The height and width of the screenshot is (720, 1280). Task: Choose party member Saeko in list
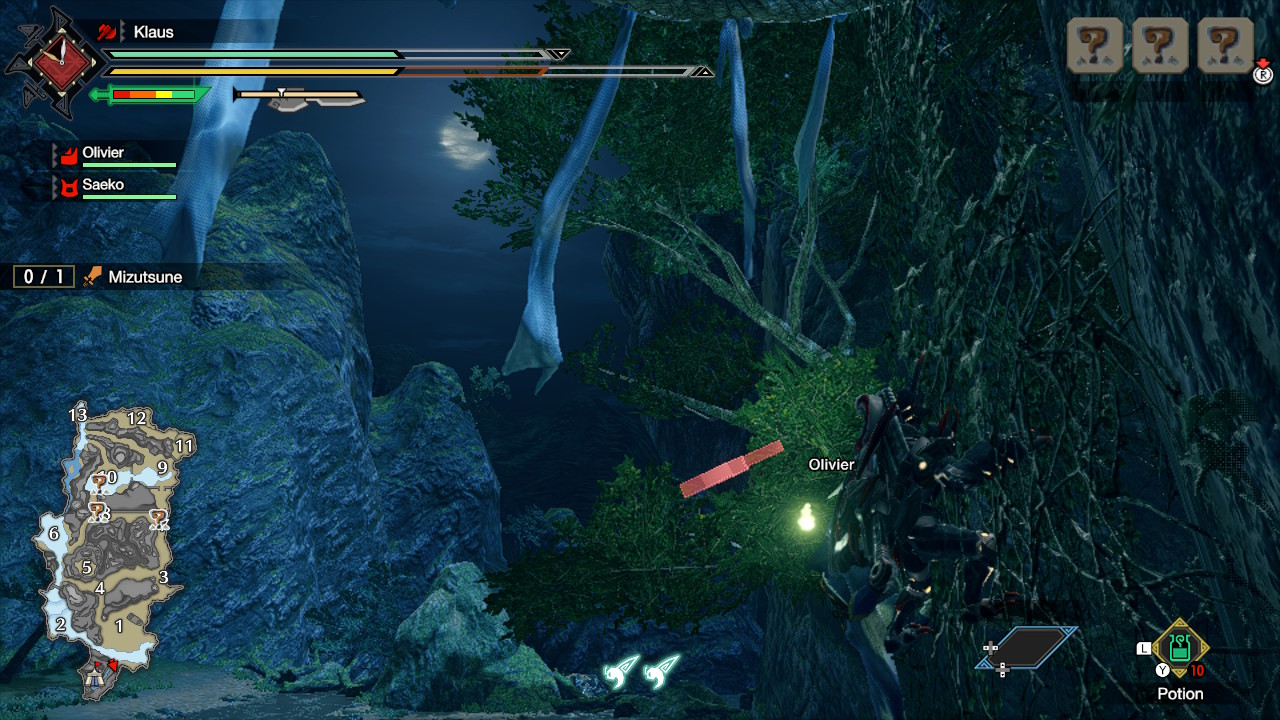click(x=114, y=187)
